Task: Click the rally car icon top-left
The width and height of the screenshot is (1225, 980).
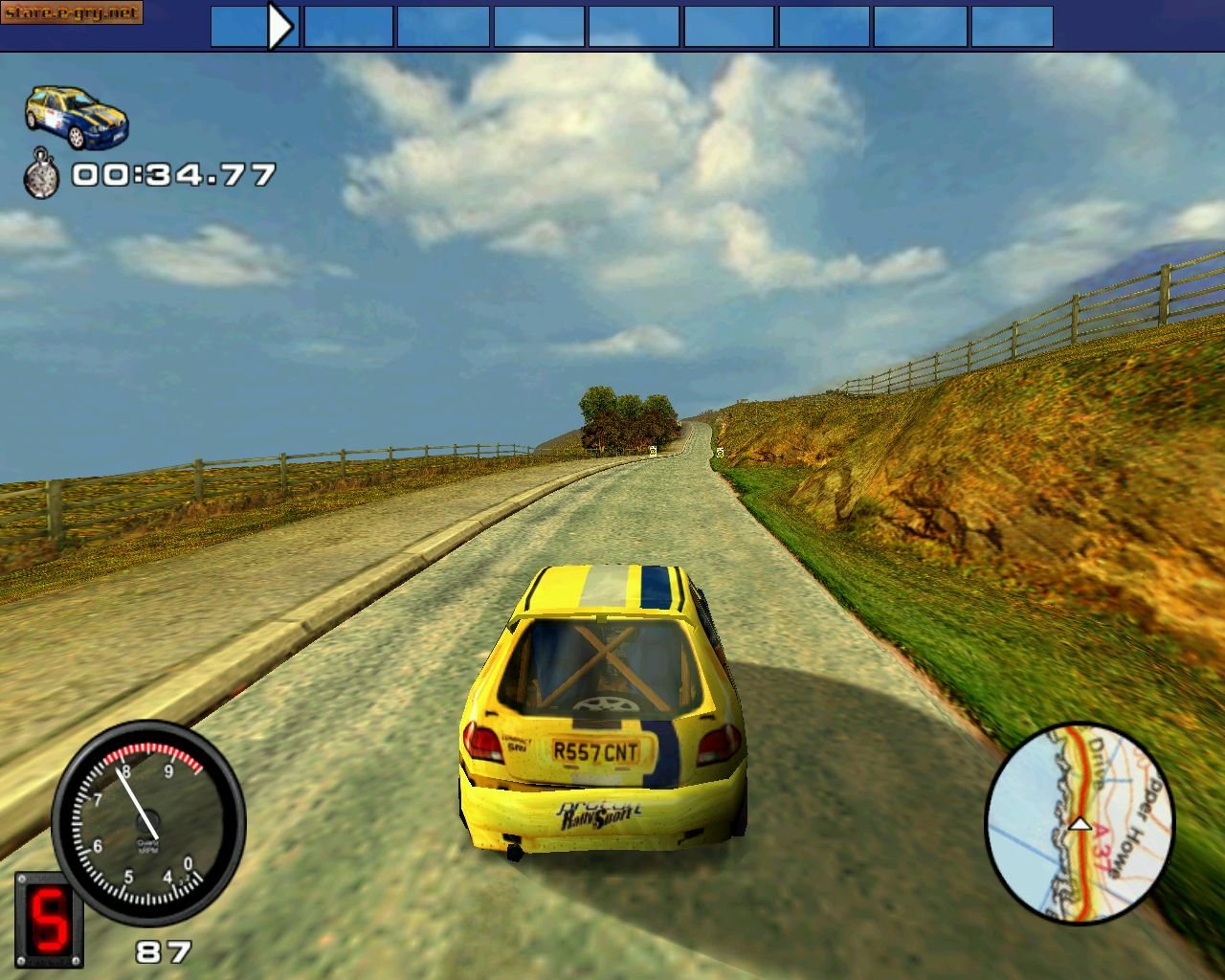Action: [77, 115]
